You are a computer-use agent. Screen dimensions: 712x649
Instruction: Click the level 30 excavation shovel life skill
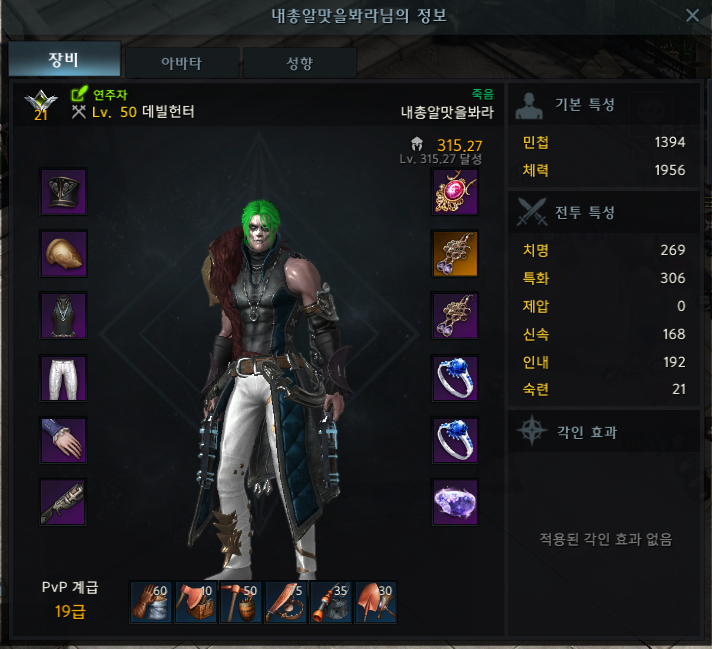click(376, 603)
